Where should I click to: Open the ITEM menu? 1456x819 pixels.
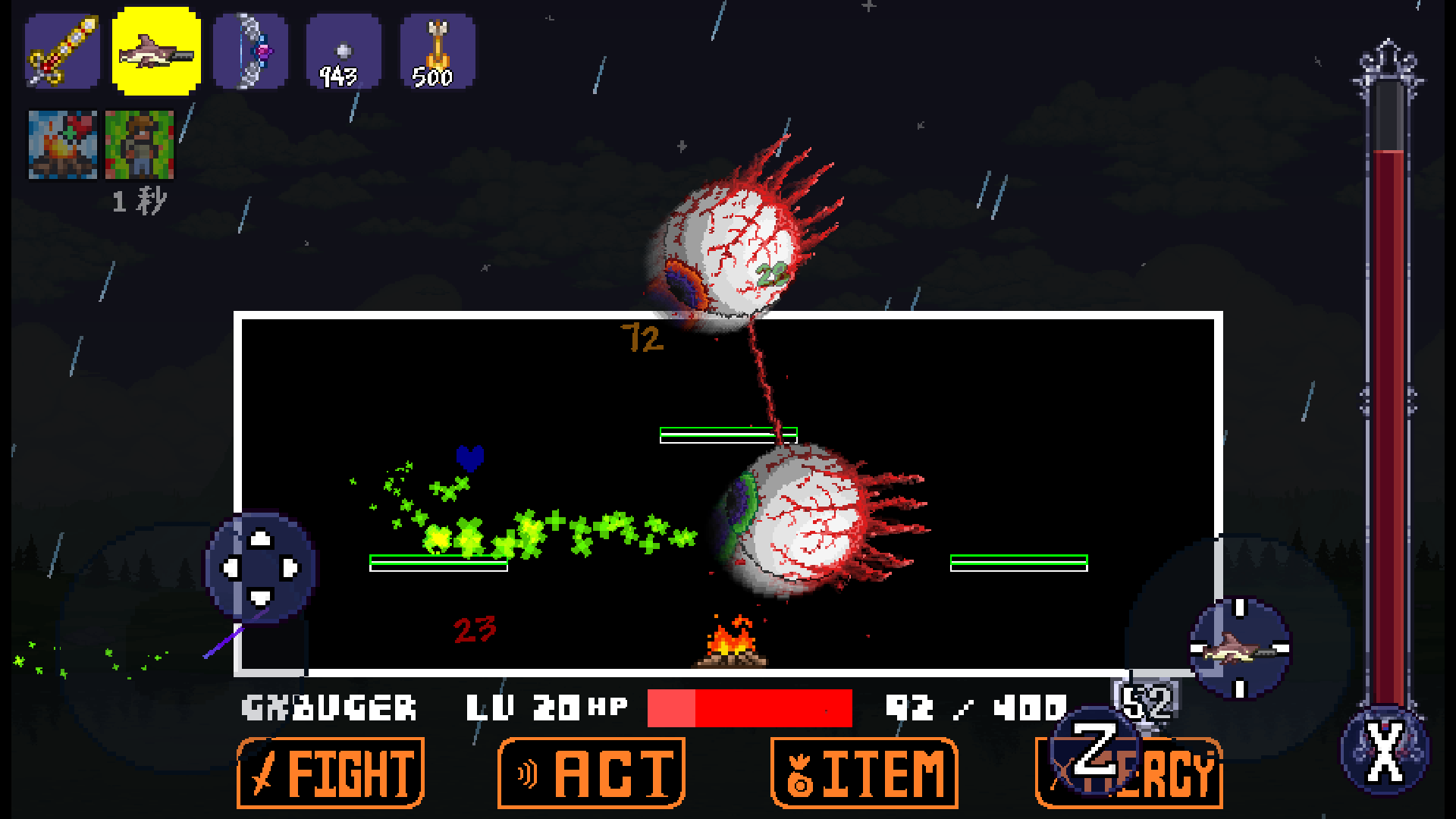(864, 773)
